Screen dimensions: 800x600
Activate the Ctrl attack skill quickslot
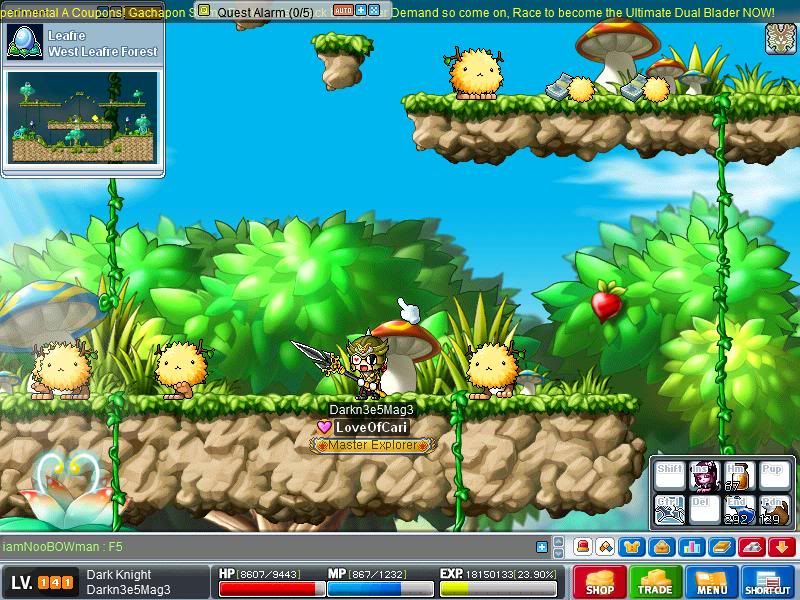point(669,510)
